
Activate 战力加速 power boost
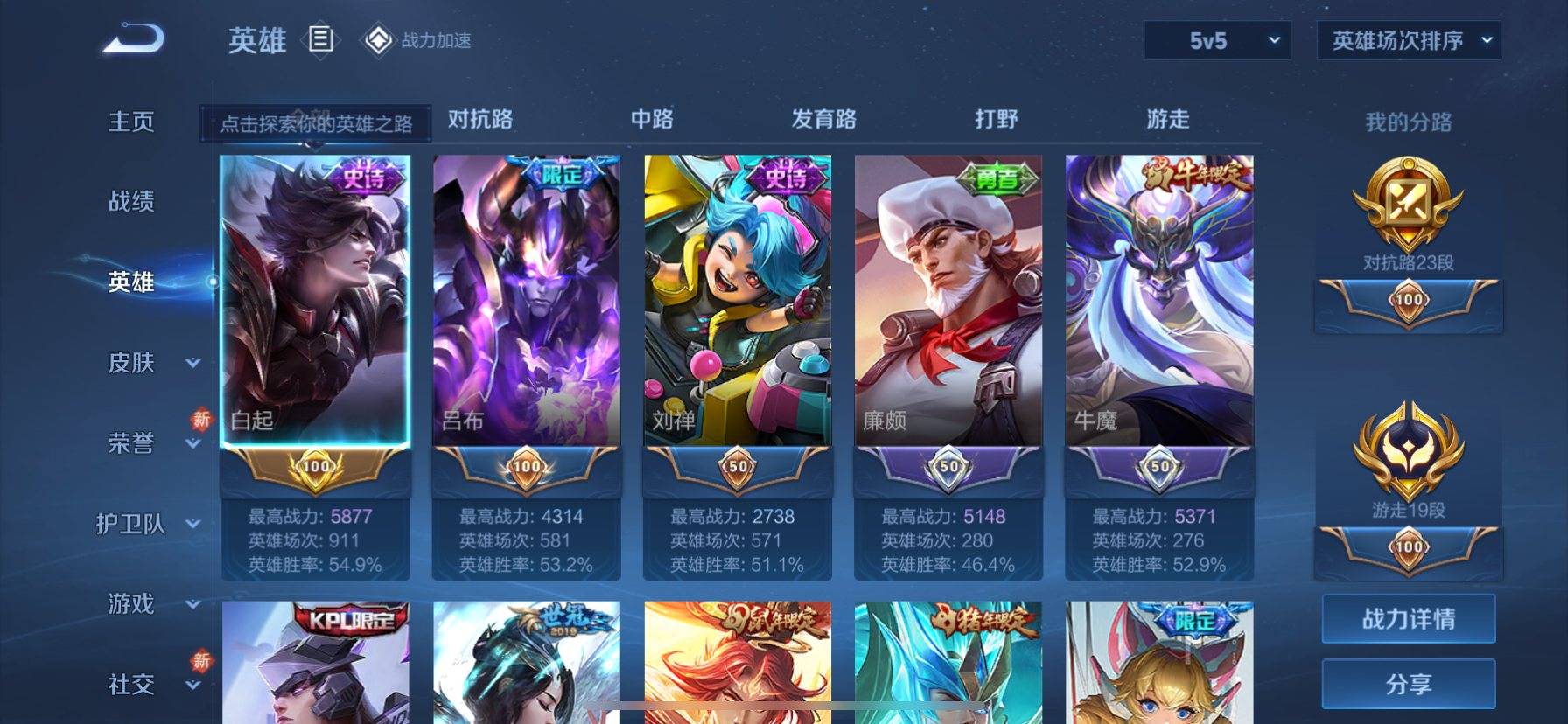coord(418,40)
